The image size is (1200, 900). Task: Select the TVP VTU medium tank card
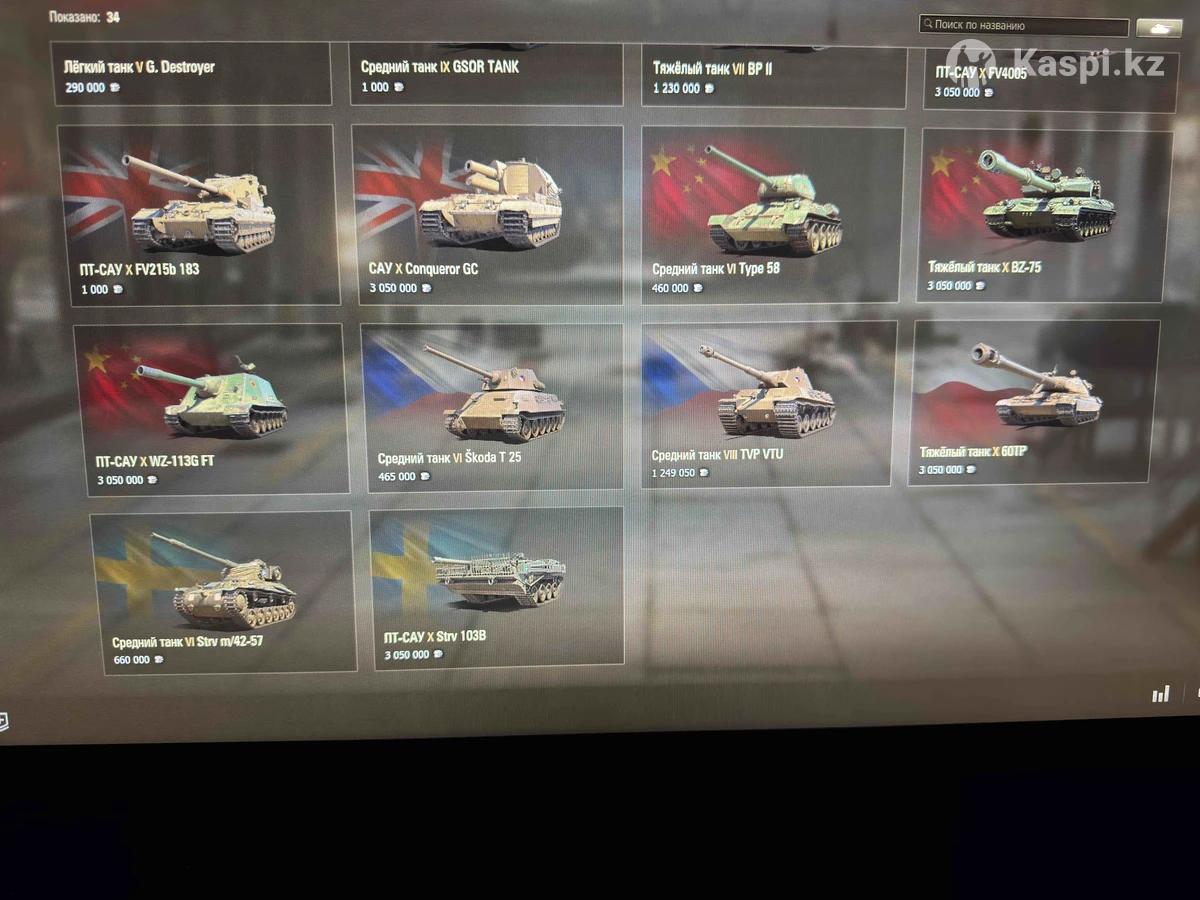767,405
